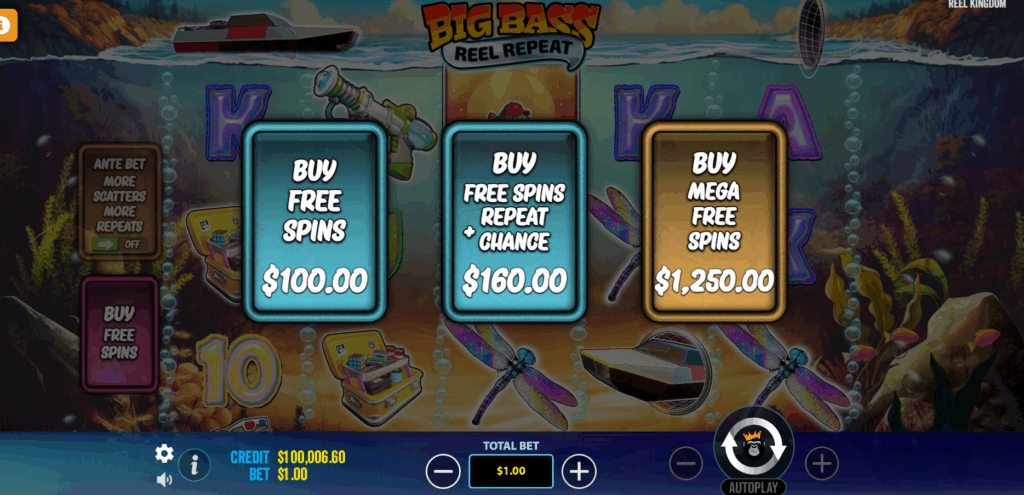Click the pink Buy Free Spins side button
The image size is (1024, 495).
coord(119,334)
